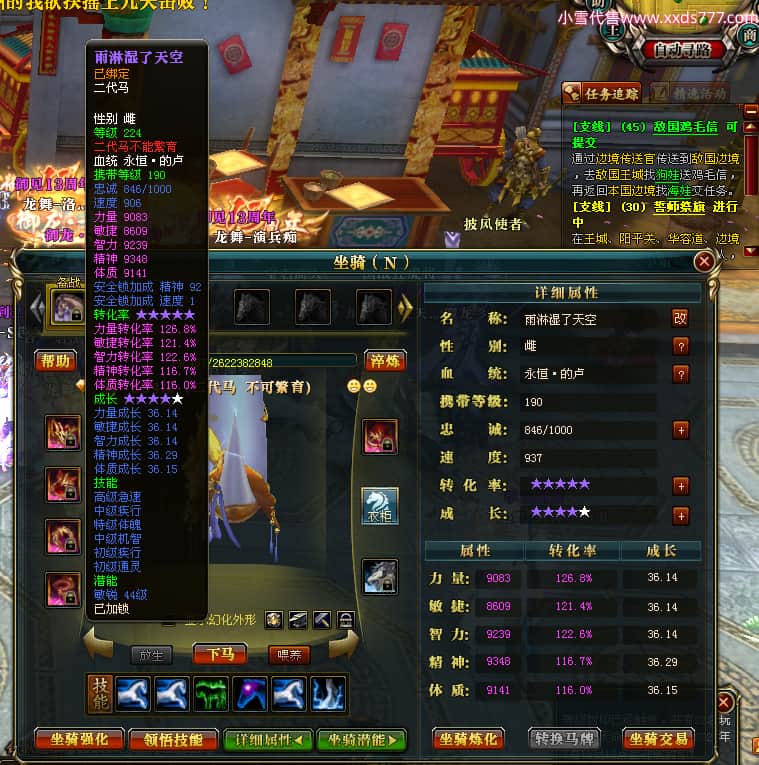Open the 坐骑潜能 potential panel

361,739
